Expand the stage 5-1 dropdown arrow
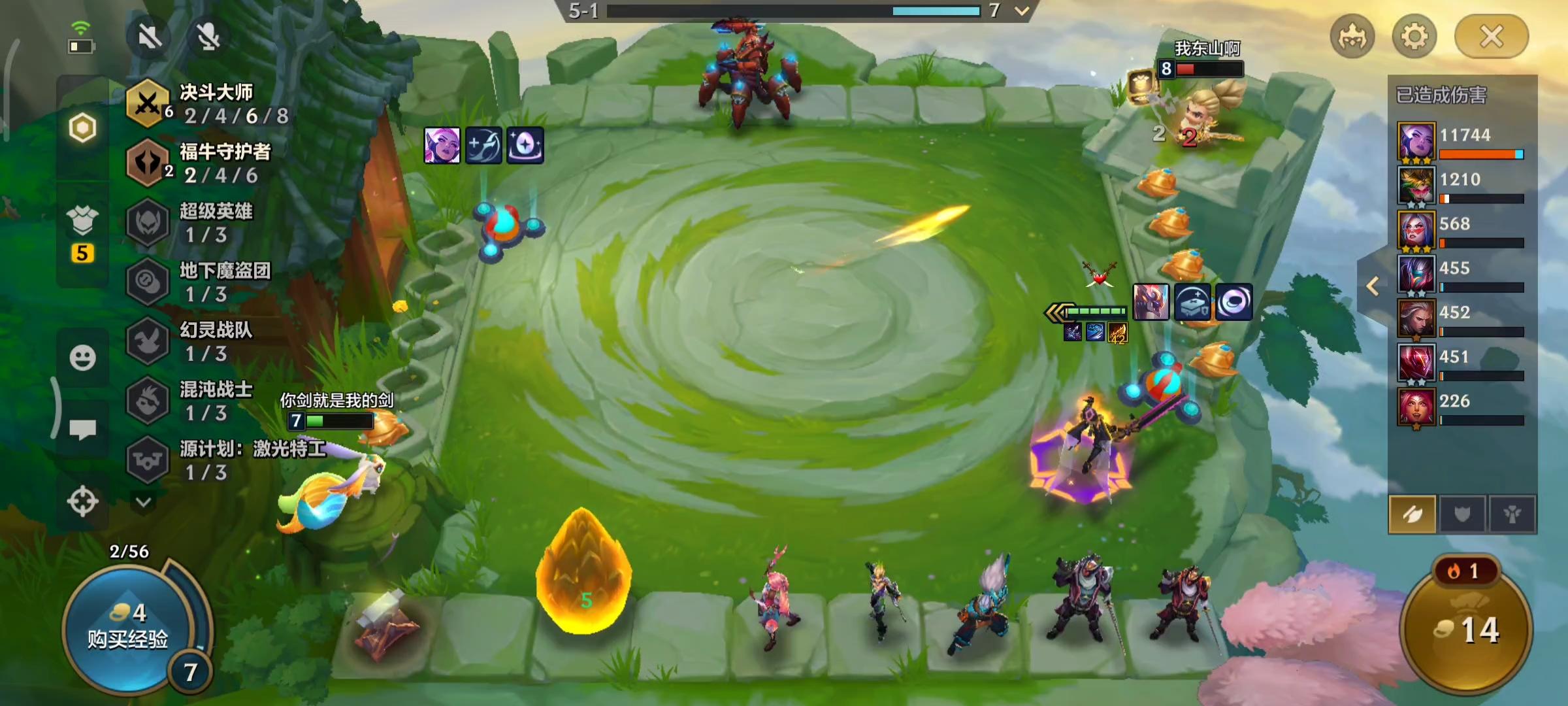1568x706 pixels. (x=1022, y=10)
